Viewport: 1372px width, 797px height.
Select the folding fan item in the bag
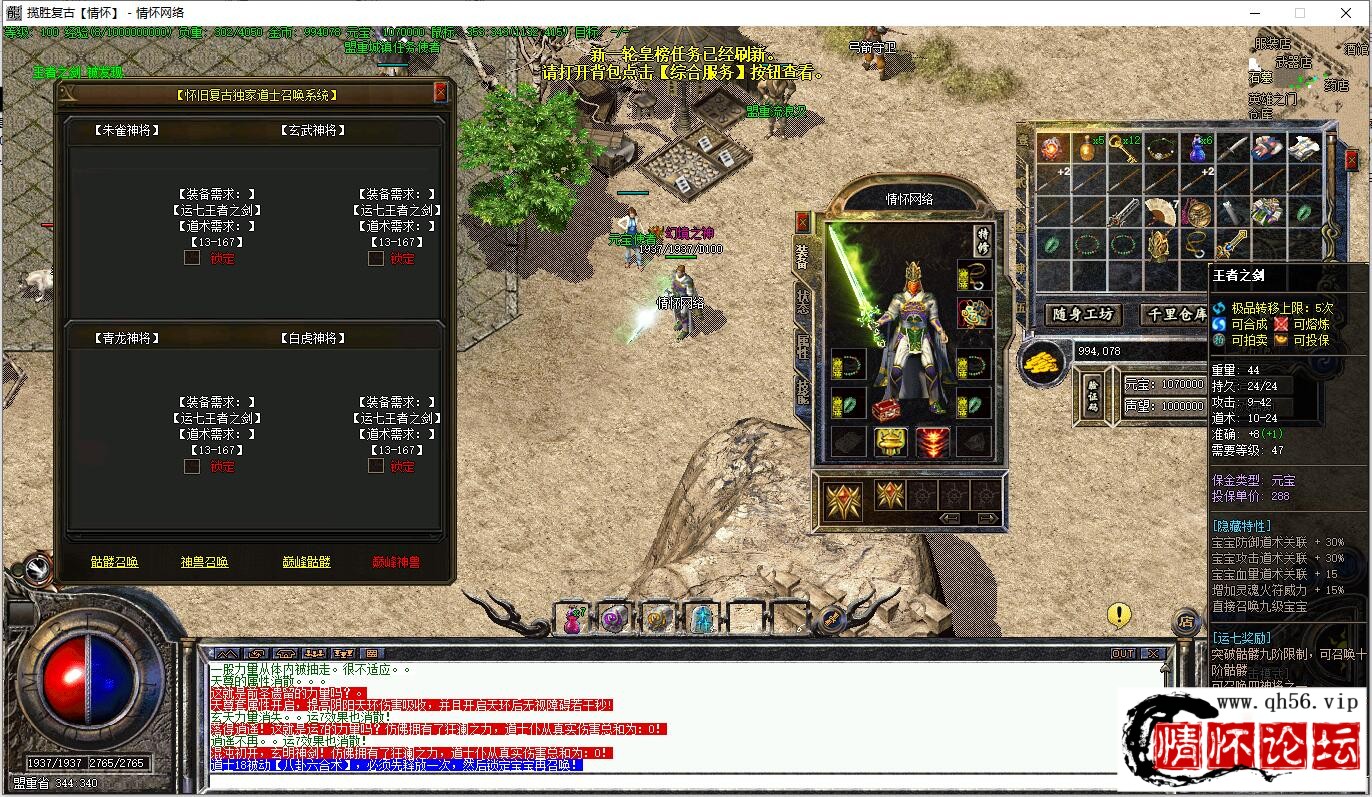1160,212
